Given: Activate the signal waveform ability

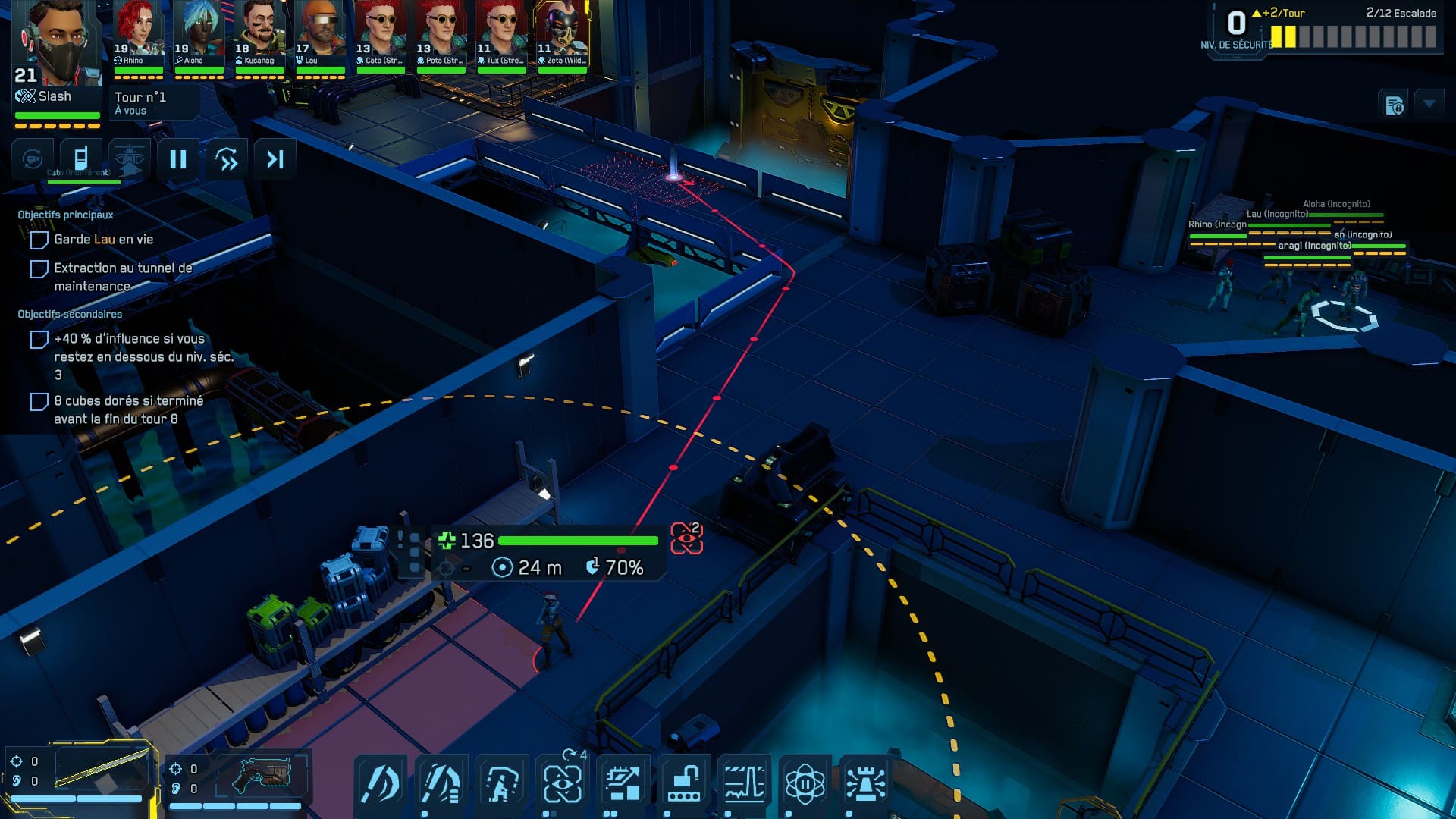Looking at the screenshot, I should coord(745,783).
